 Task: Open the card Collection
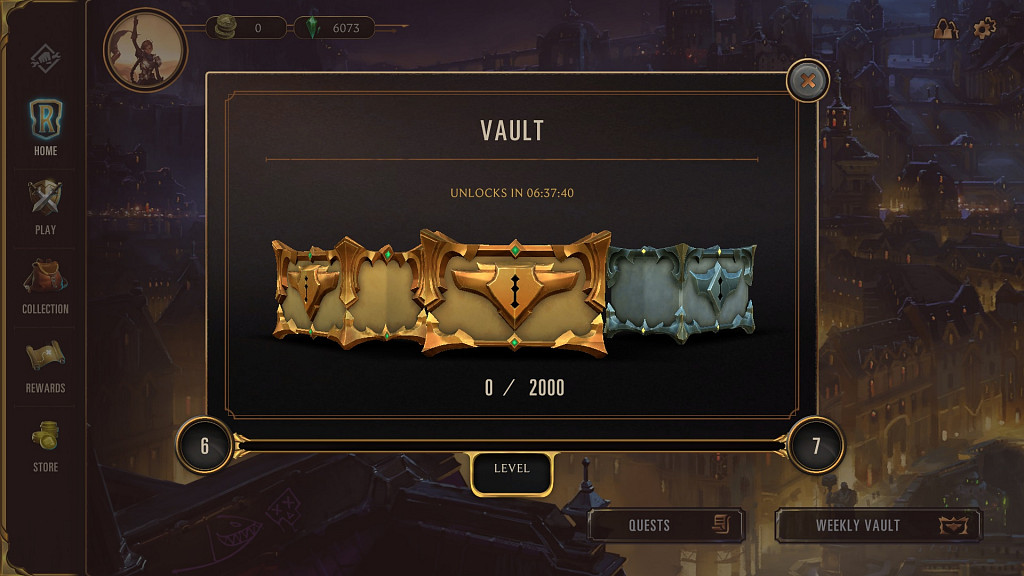[x=46, y=285]
